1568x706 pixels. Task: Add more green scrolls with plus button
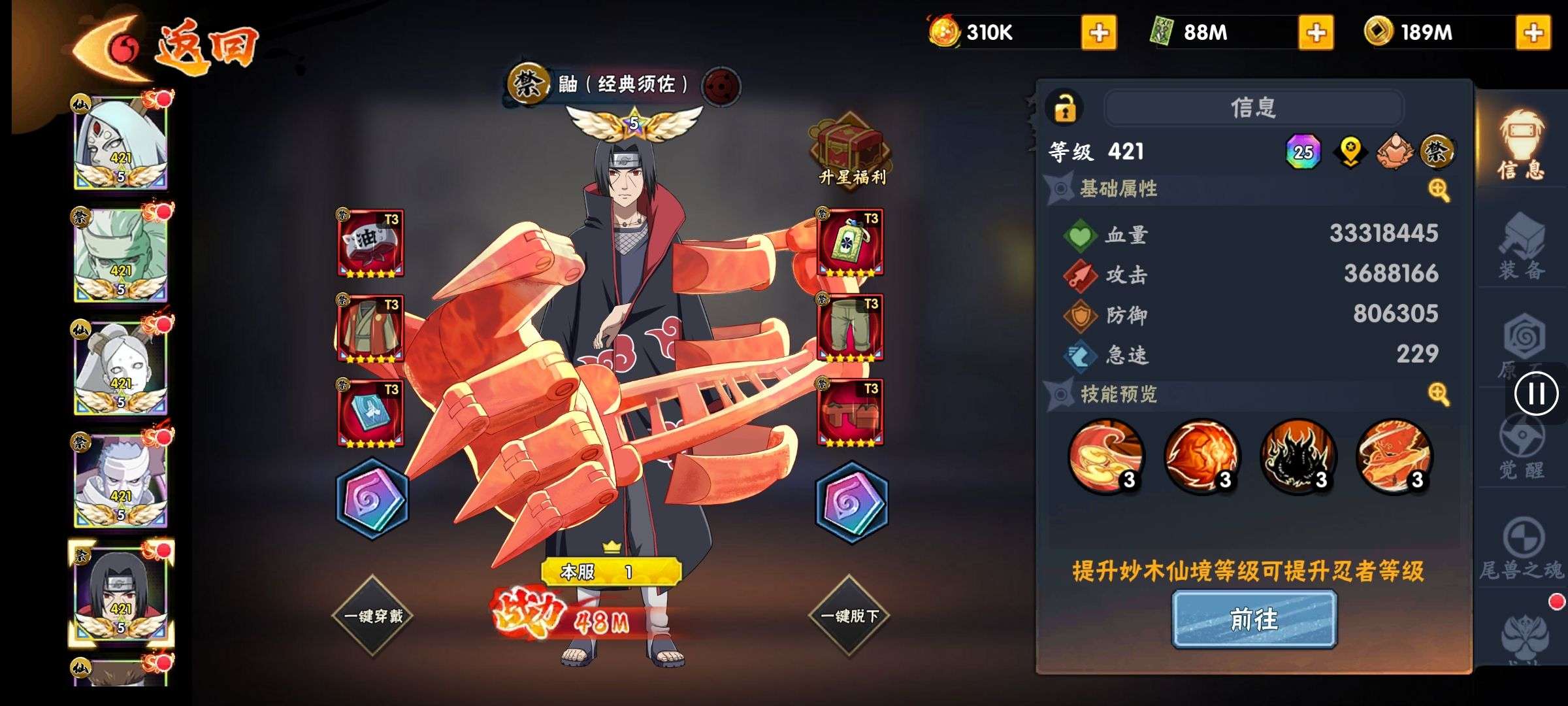tap(1316, 33)
